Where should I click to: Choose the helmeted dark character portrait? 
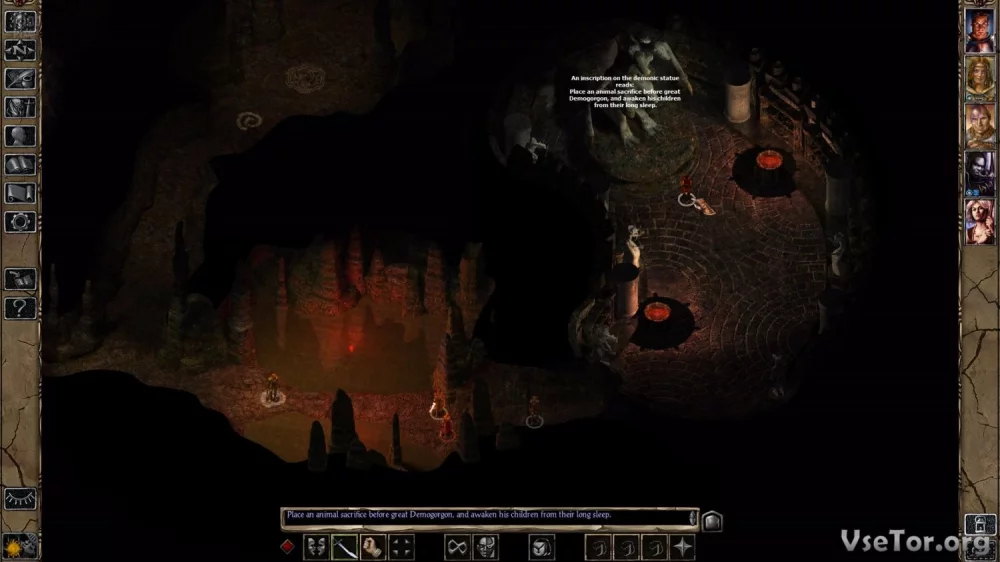(x=979, y=174)
